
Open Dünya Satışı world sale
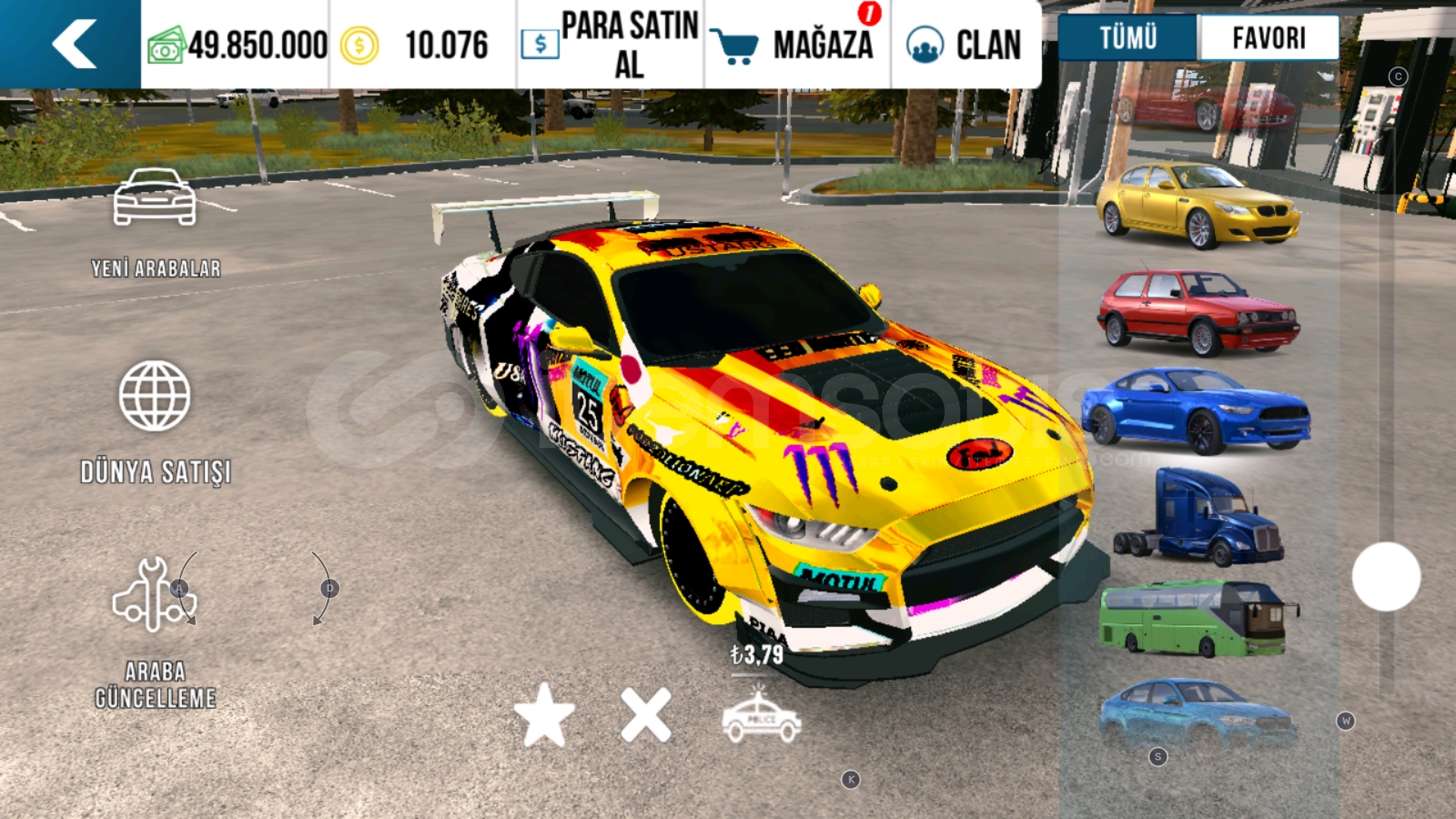[155, 422]
